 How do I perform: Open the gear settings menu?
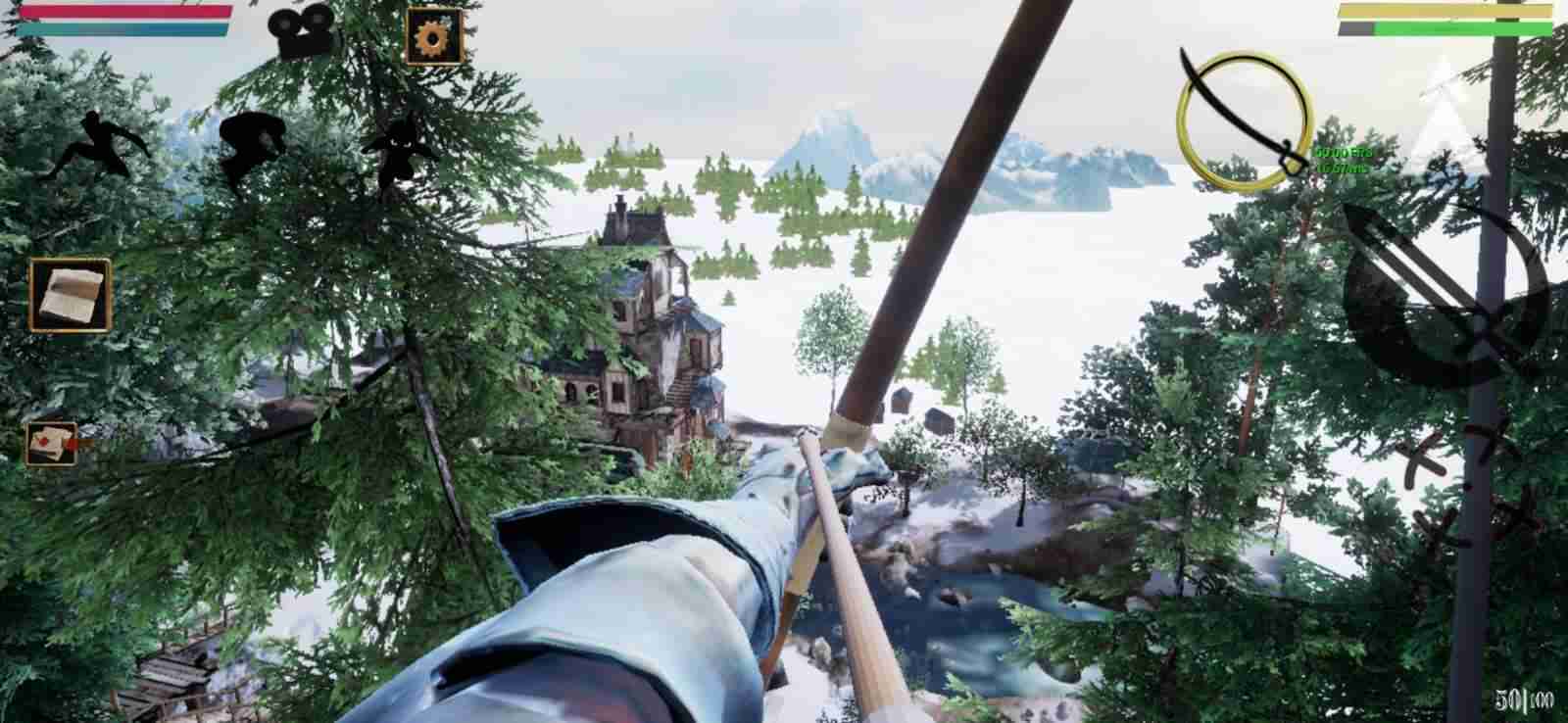click(433, 36)
